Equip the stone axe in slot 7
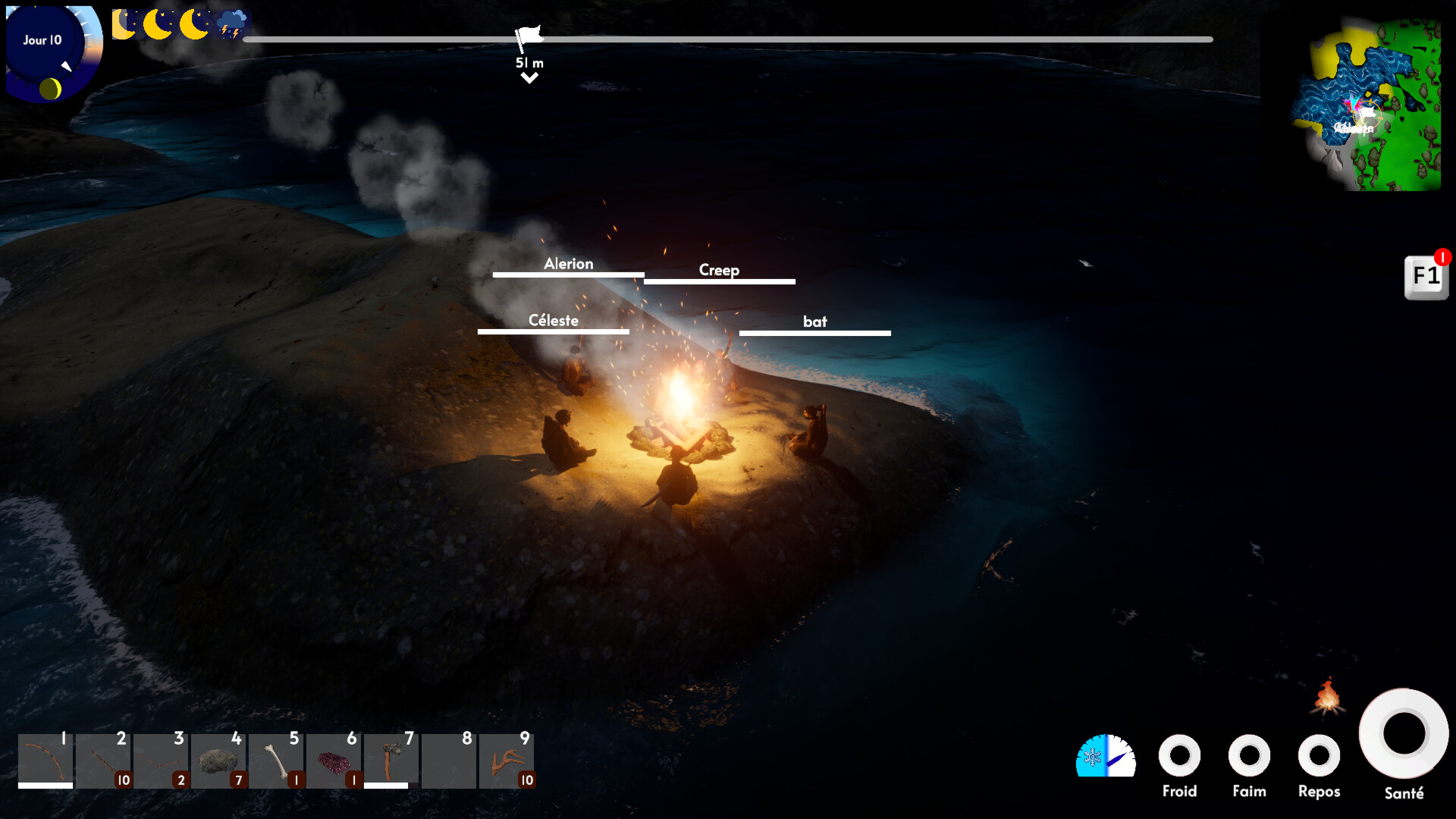The width and height of the screenshot is (1456, 819). (x=392, y=761)
